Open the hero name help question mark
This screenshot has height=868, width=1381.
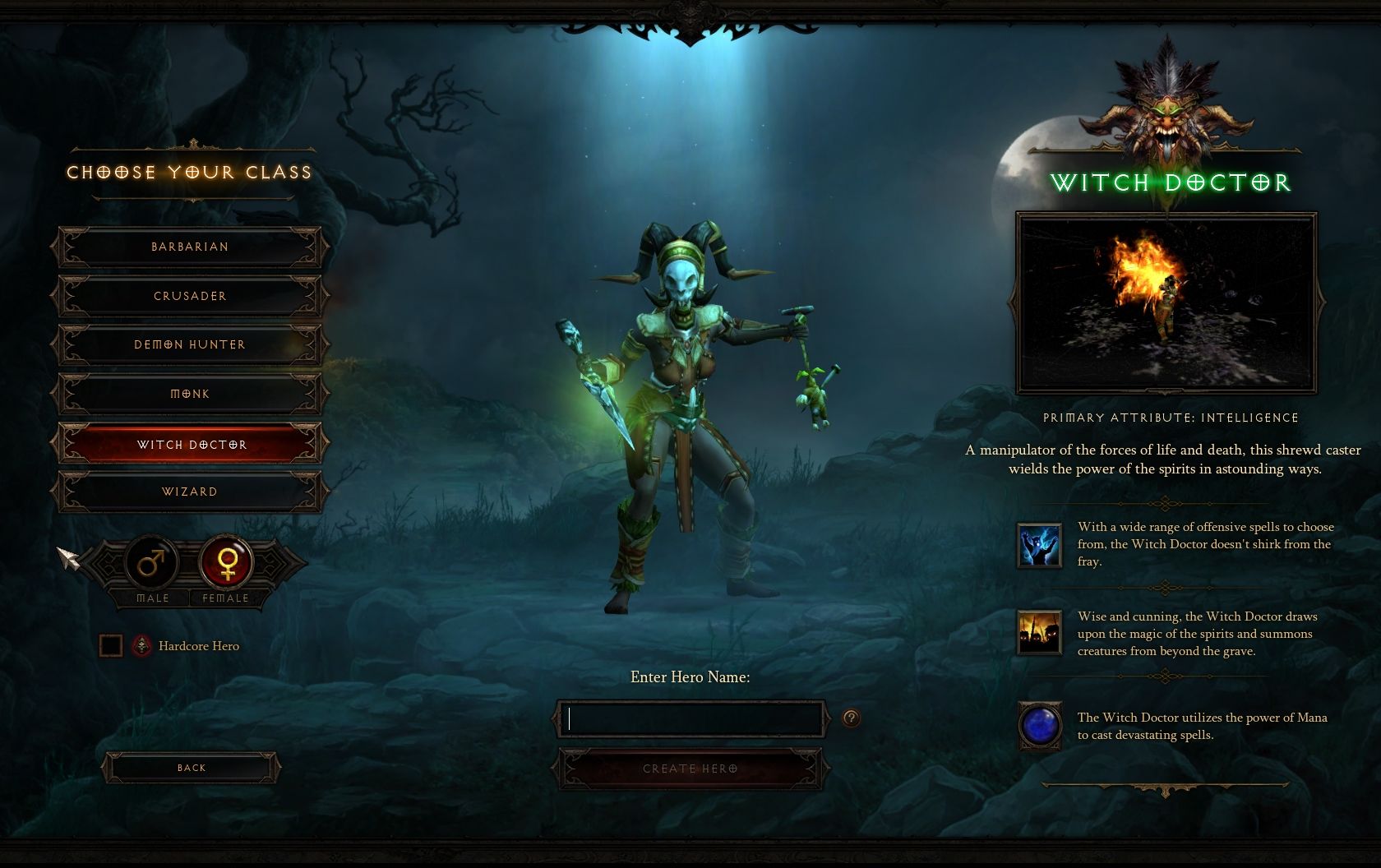click(x=851, y=718)
